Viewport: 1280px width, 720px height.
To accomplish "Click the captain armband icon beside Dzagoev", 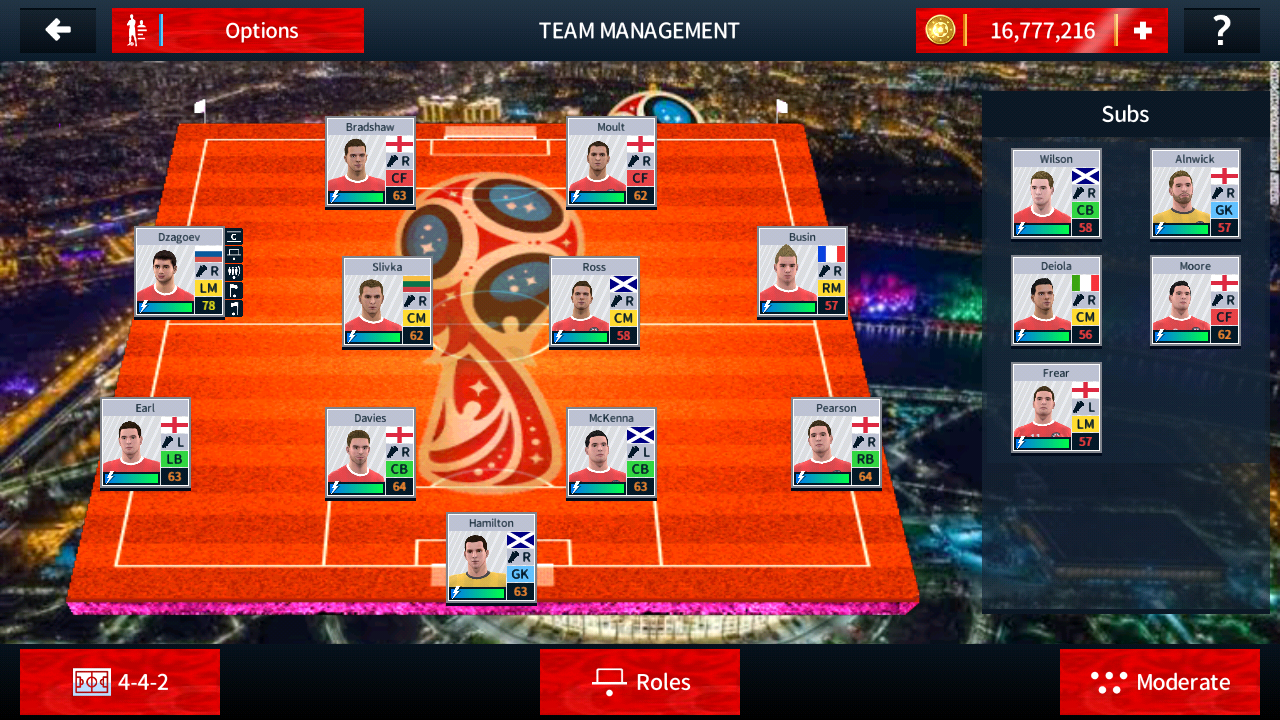I will (234, 237).
